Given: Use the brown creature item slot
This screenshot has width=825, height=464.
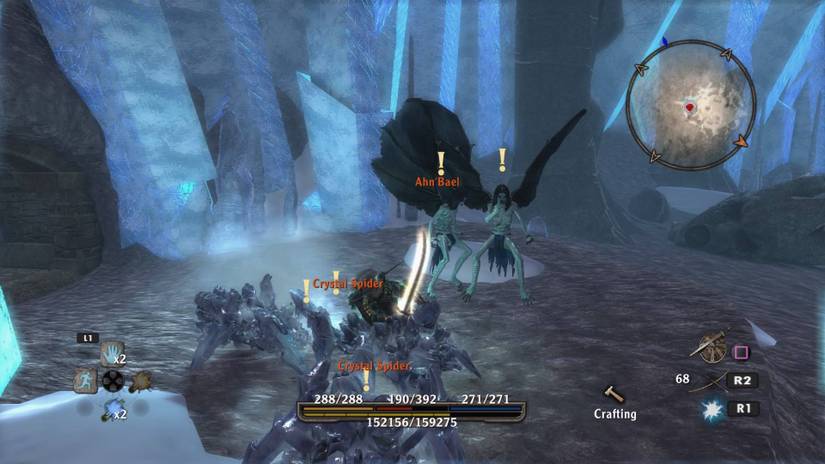Looking at the screenshot, I should pos(141,381).
